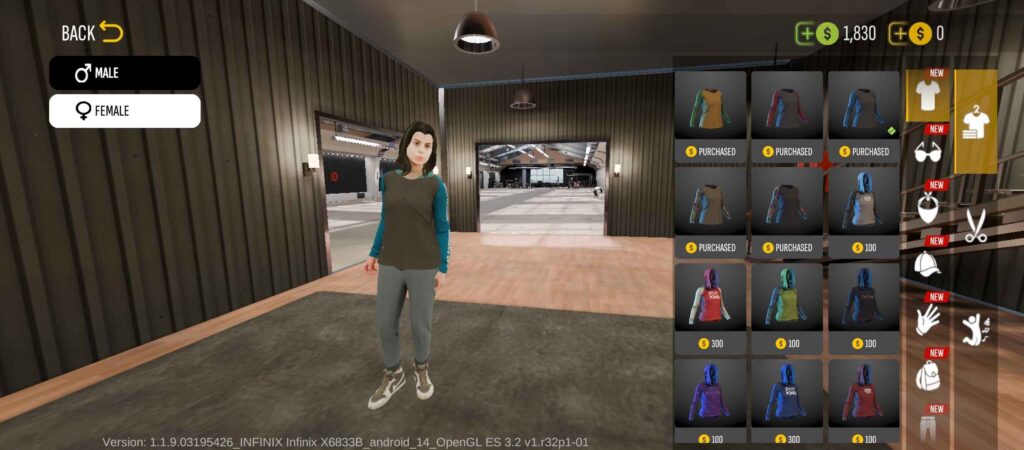Go back using the Back button
Screen dimensions: 1024x450
[x=92, y=33]
